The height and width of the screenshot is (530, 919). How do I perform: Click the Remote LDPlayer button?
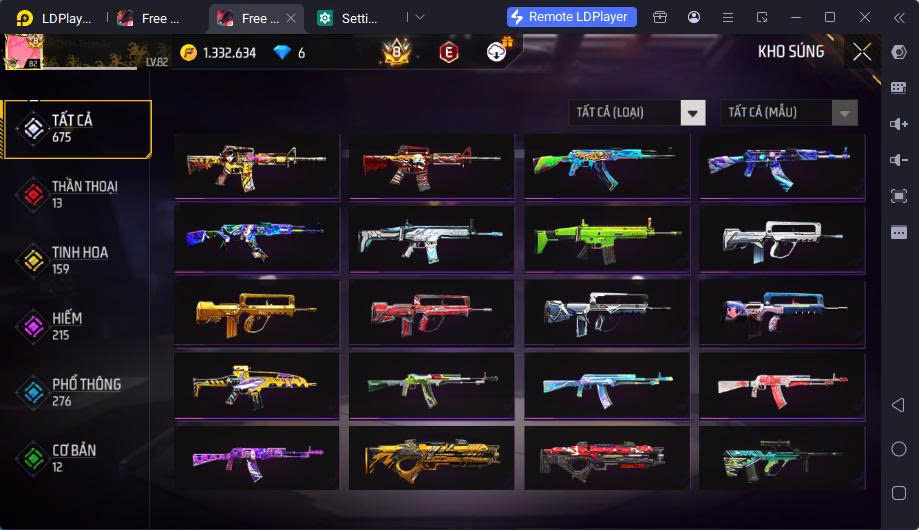572,17
